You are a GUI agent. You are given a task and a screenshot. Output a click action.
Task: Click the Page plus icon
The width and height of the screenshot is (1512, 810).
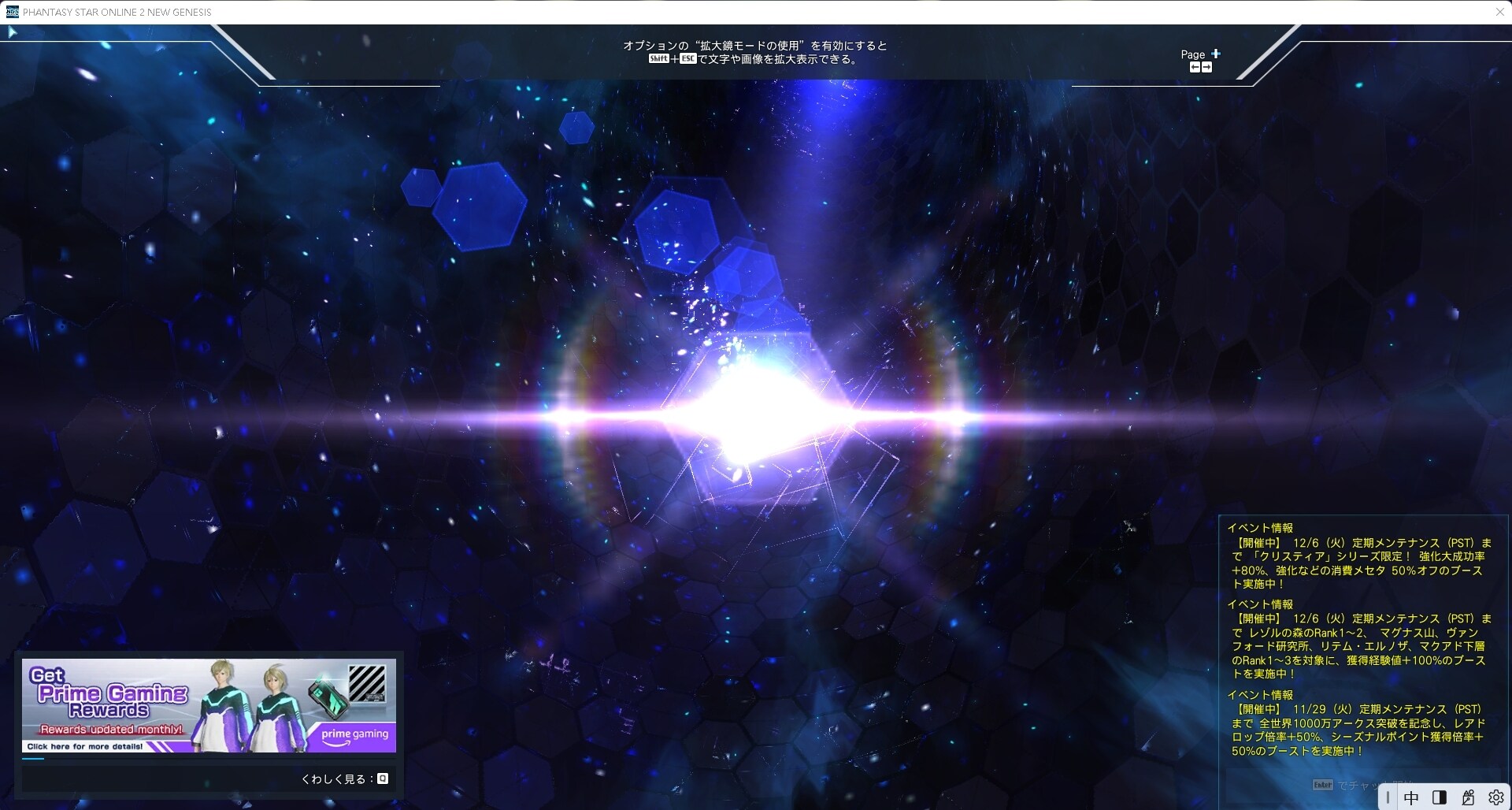[1216, 54]
